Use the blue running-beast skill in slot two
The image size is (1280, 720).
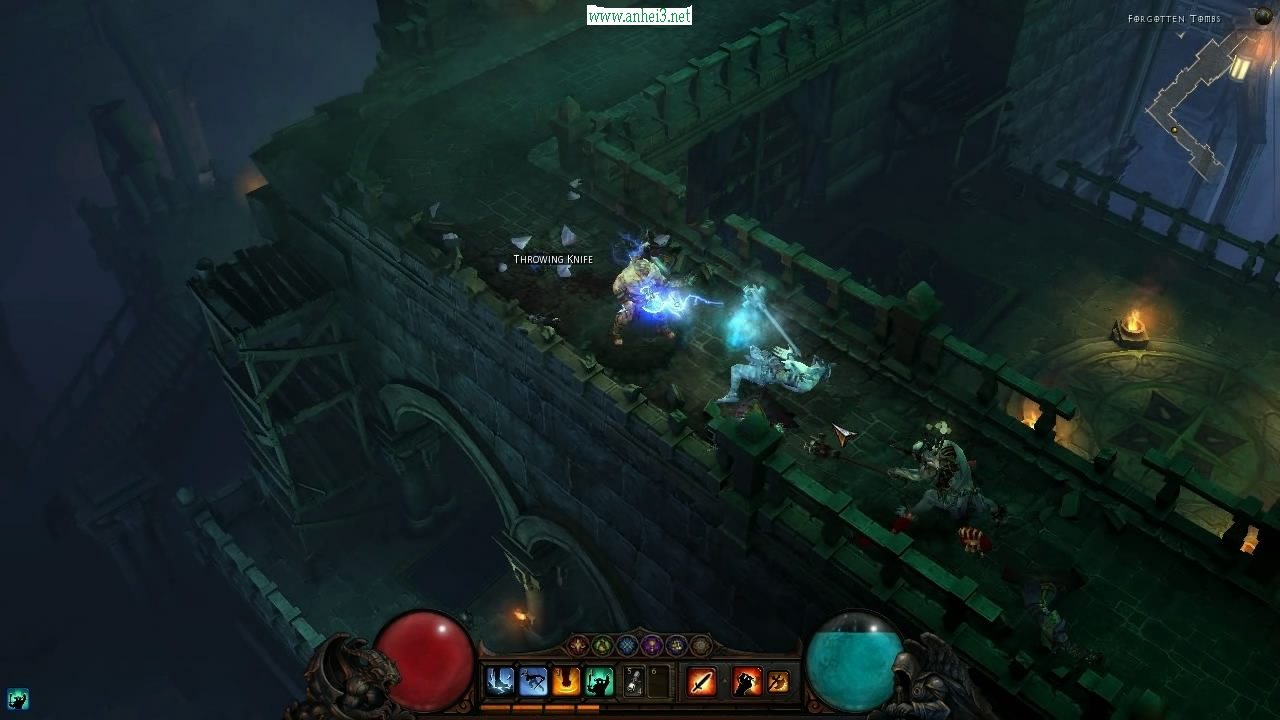click(533, 682)
